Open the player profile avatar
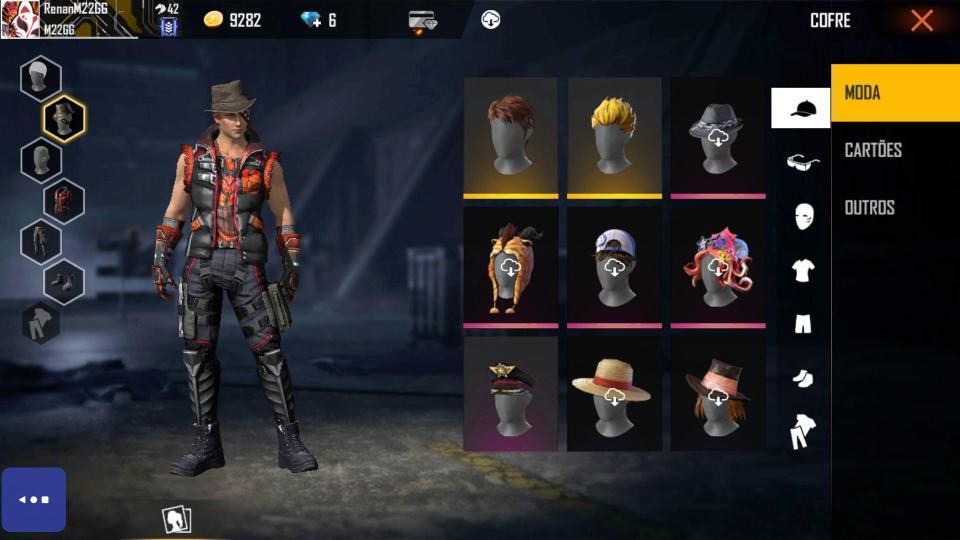 pyautogui.click(x=20, y=19)
